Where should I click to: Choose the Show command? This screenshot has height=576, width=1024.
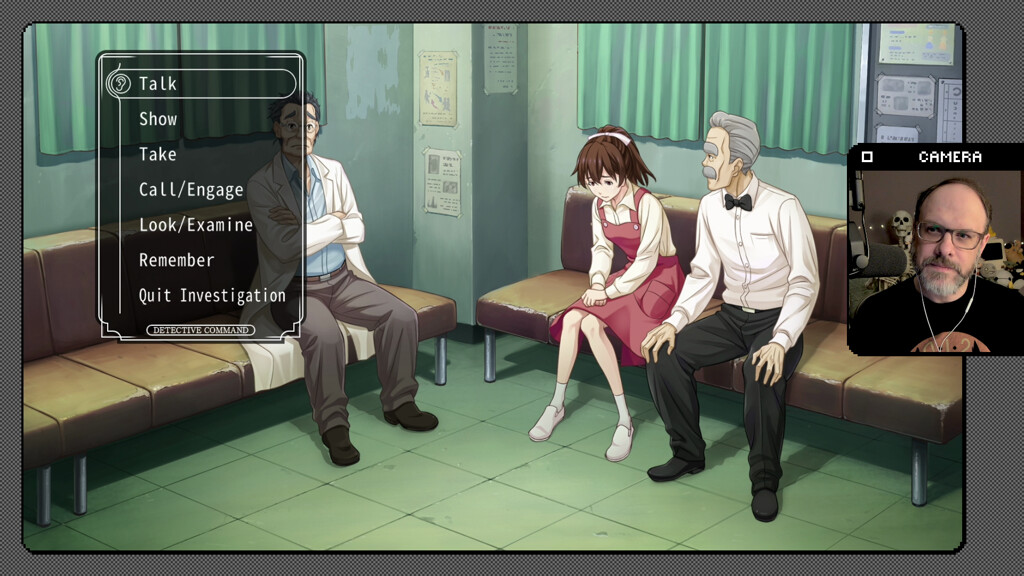(x=158, y=119)
